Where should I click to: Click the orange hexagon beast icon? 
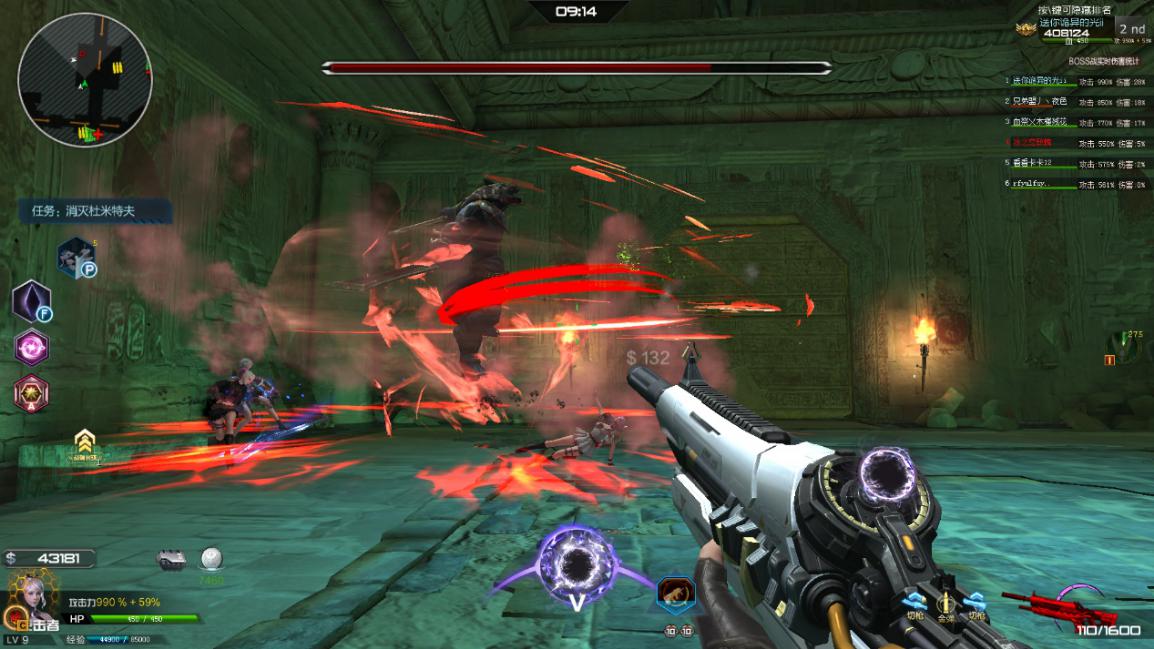pyautogui.click(x=676, y=594)
